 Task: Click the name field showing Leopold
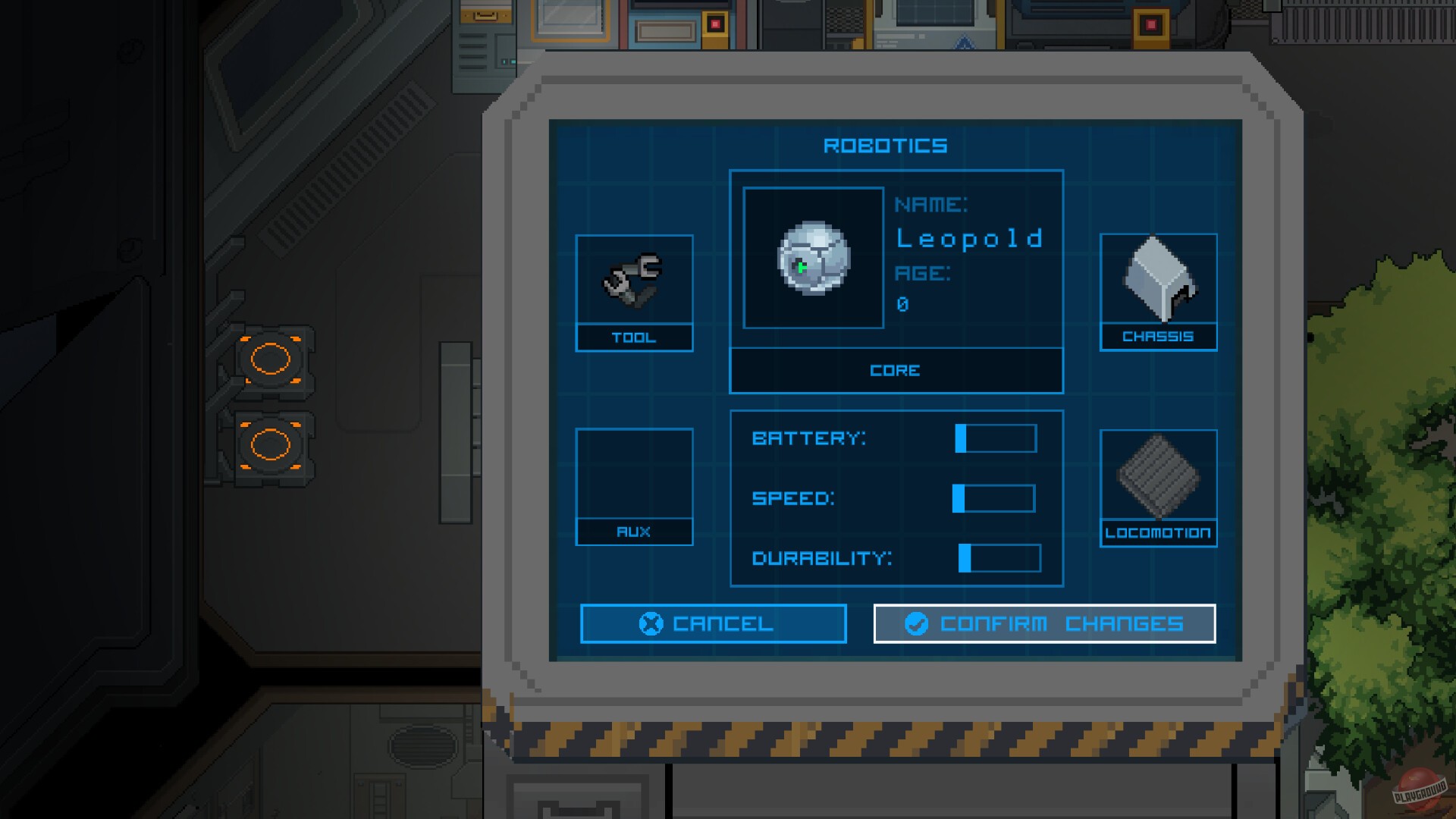[x=971, y=239]
